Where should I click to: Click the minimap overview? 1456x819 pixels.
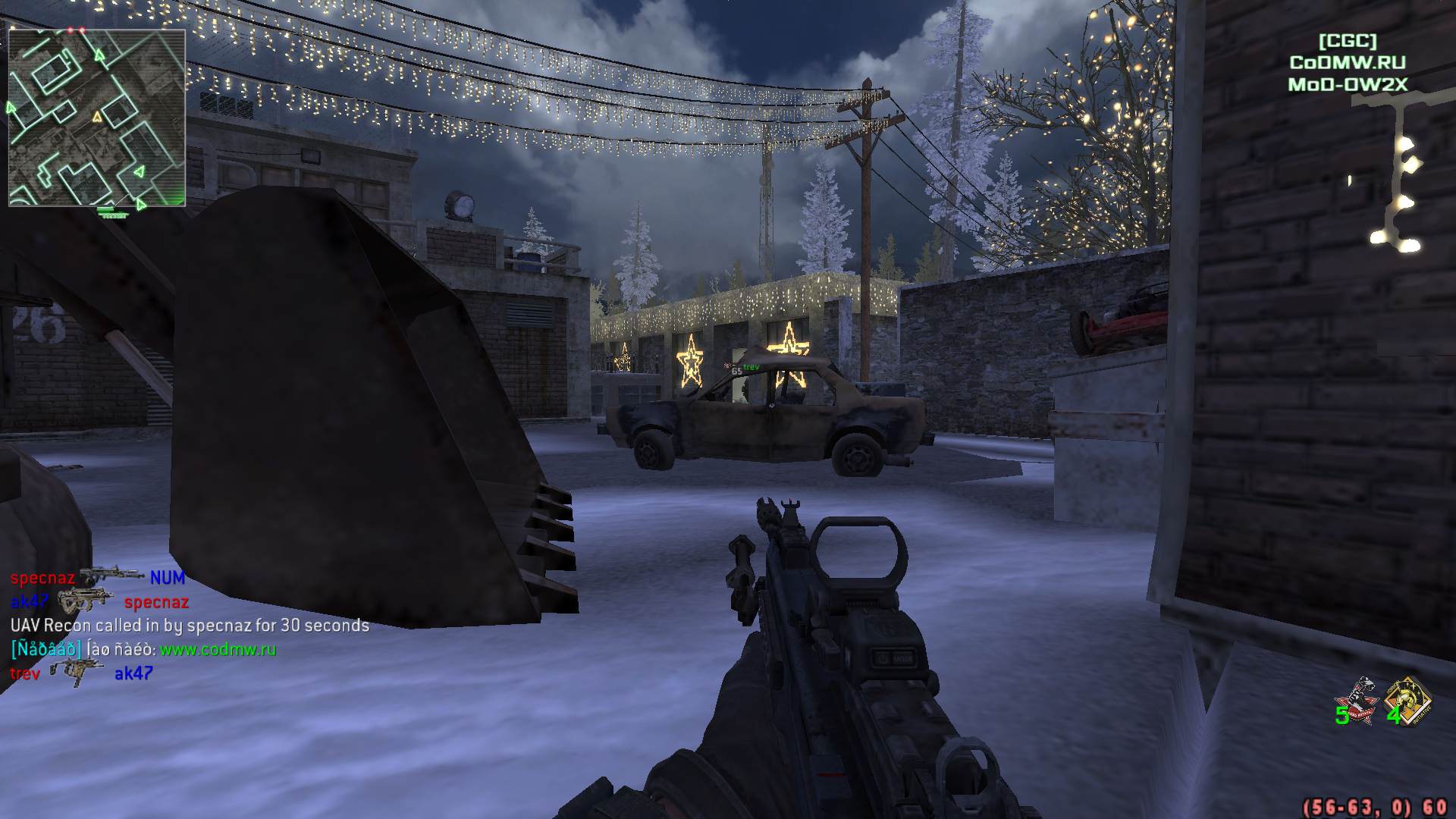click(x=97, y=118)
